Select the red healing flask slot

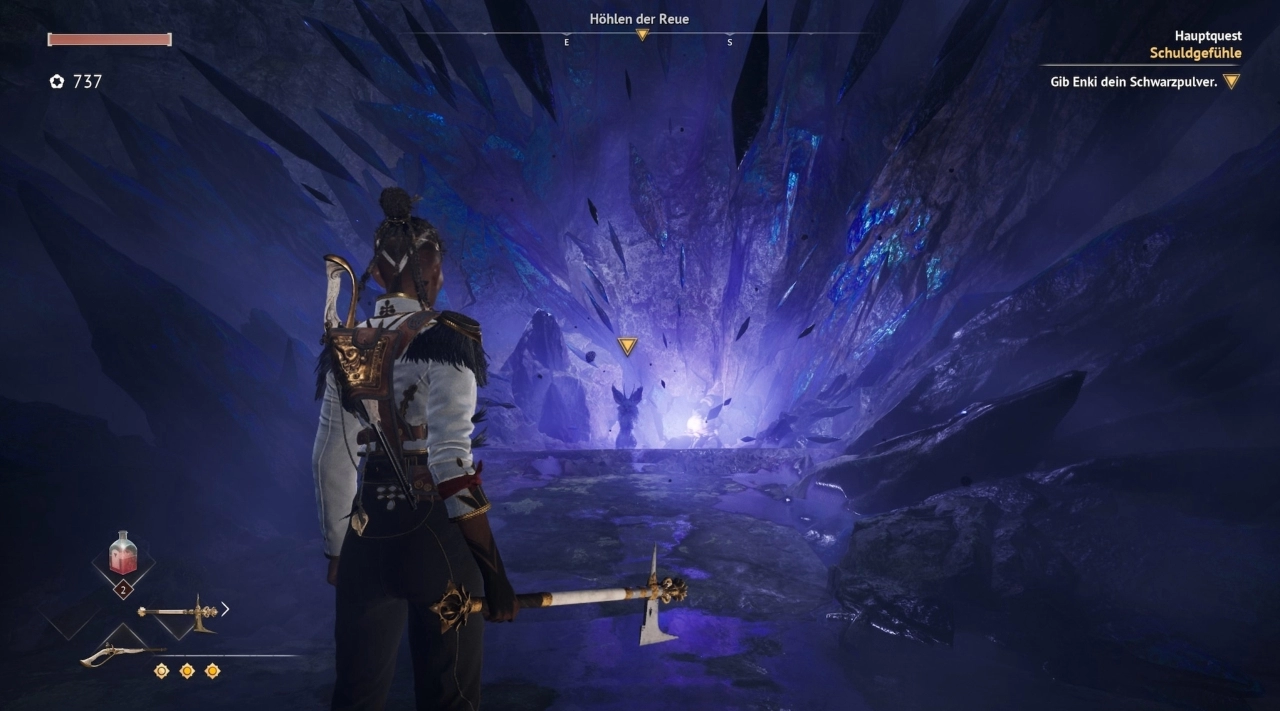coord(123,555)
